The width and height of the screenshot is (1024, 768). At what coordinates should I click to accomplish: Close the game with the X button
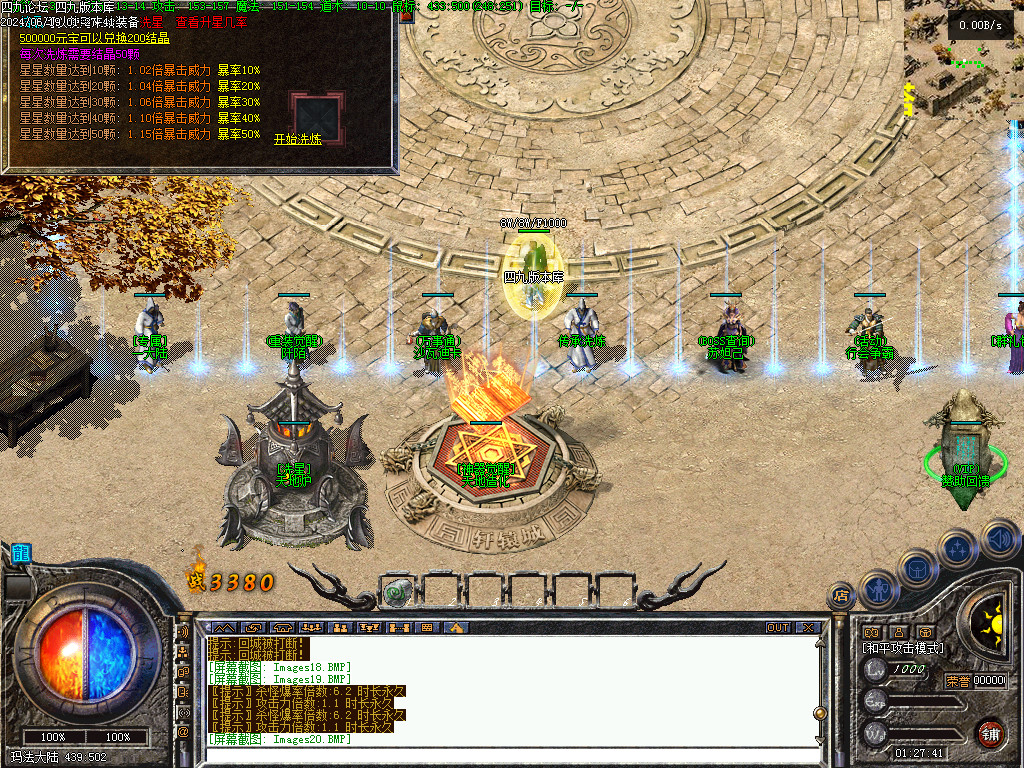point(808,628)
